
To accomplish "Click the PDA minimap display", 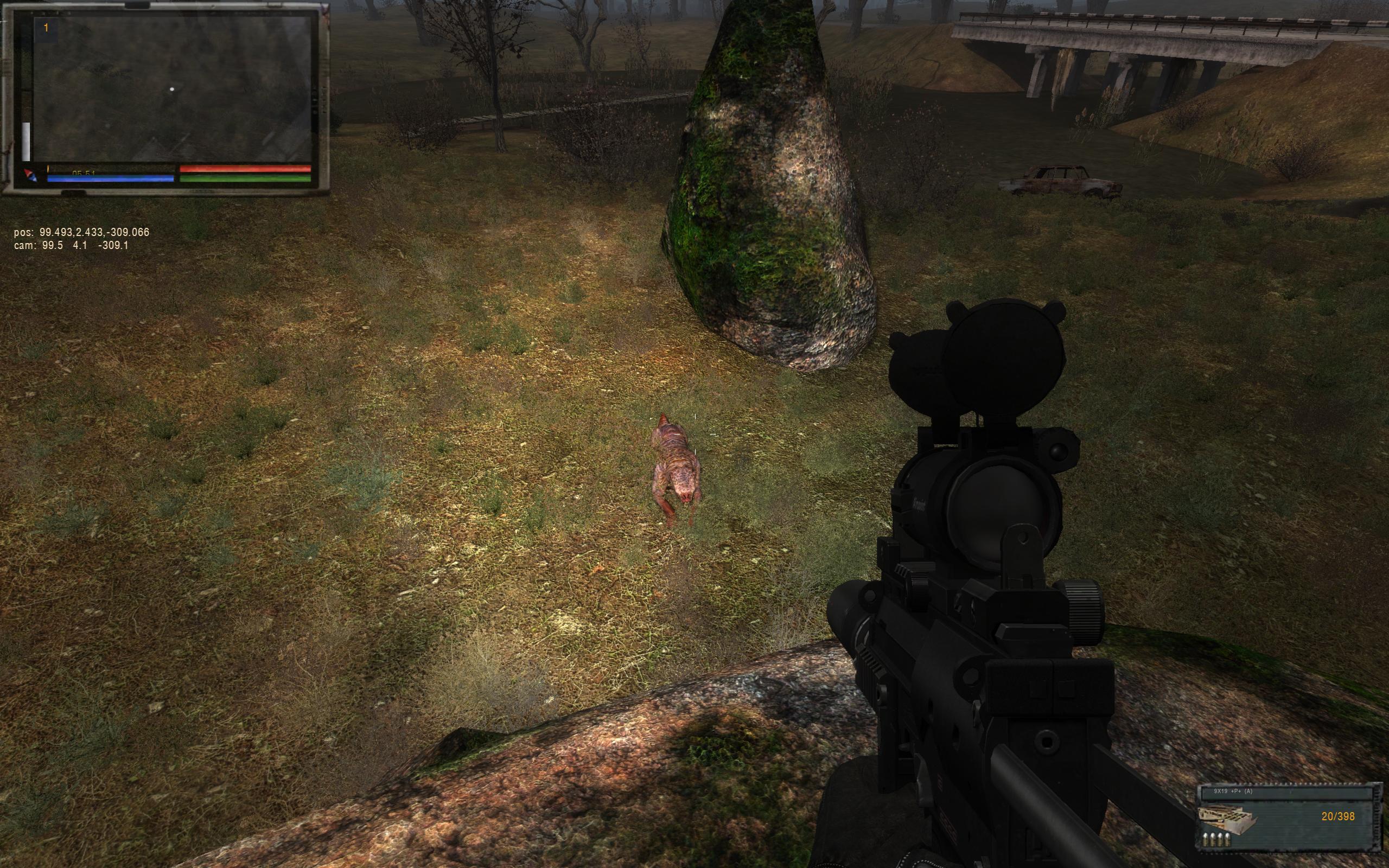I will pos(172,90).
